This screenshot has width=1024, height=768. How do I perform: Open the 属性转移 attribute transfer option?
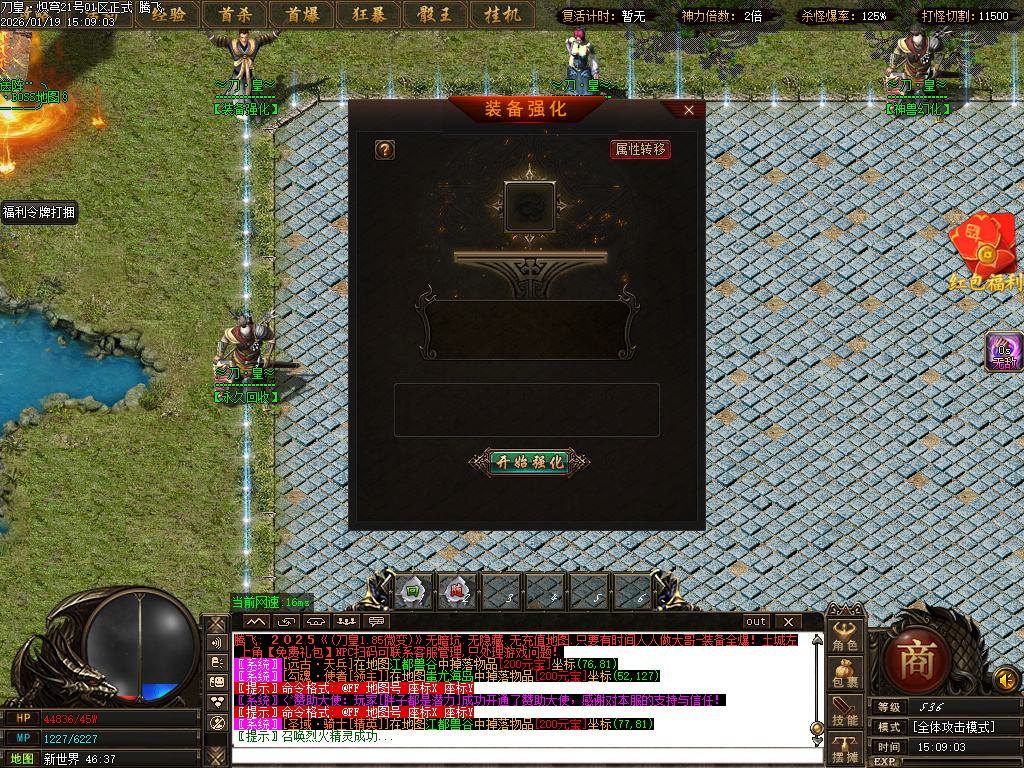point(640,149)
